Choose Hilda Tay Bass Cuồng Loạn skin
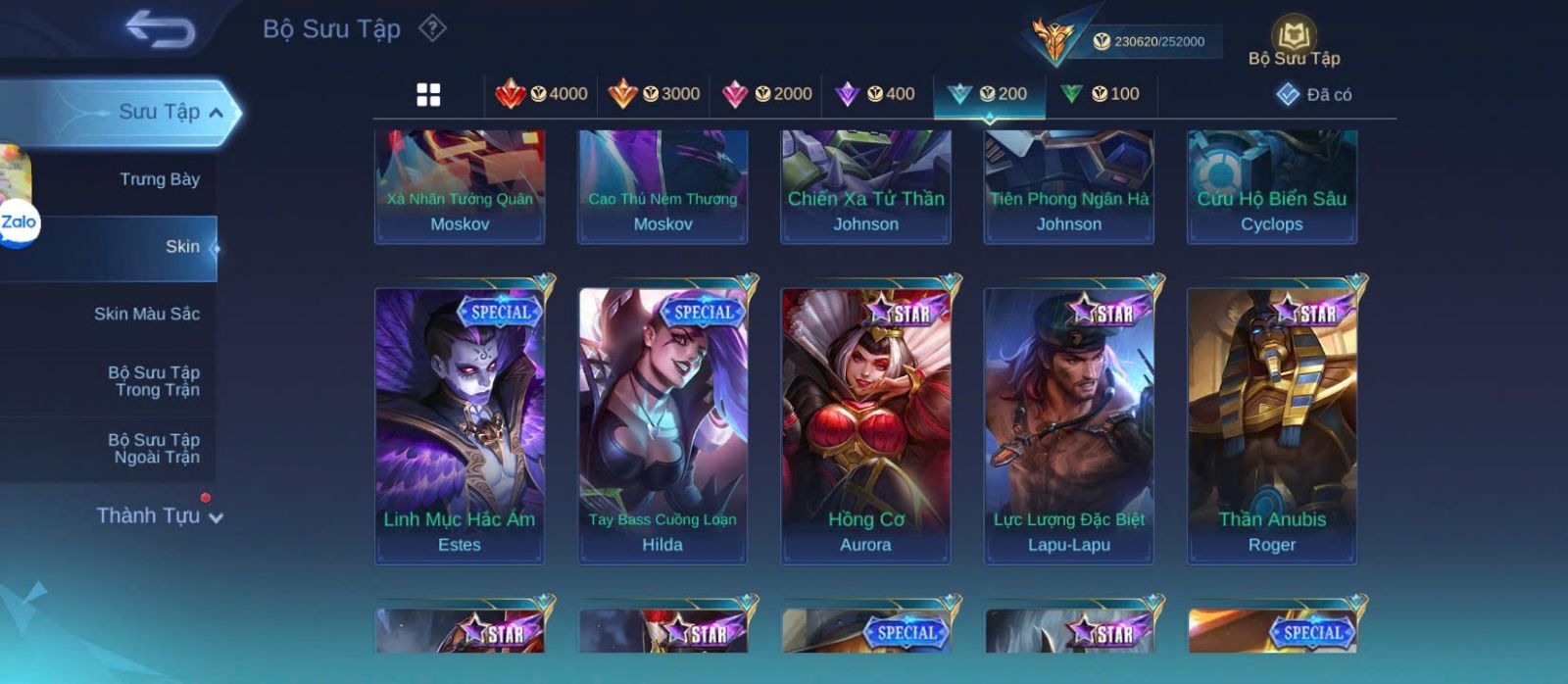Screen dimensions: 1568x684 click(662, 424)
